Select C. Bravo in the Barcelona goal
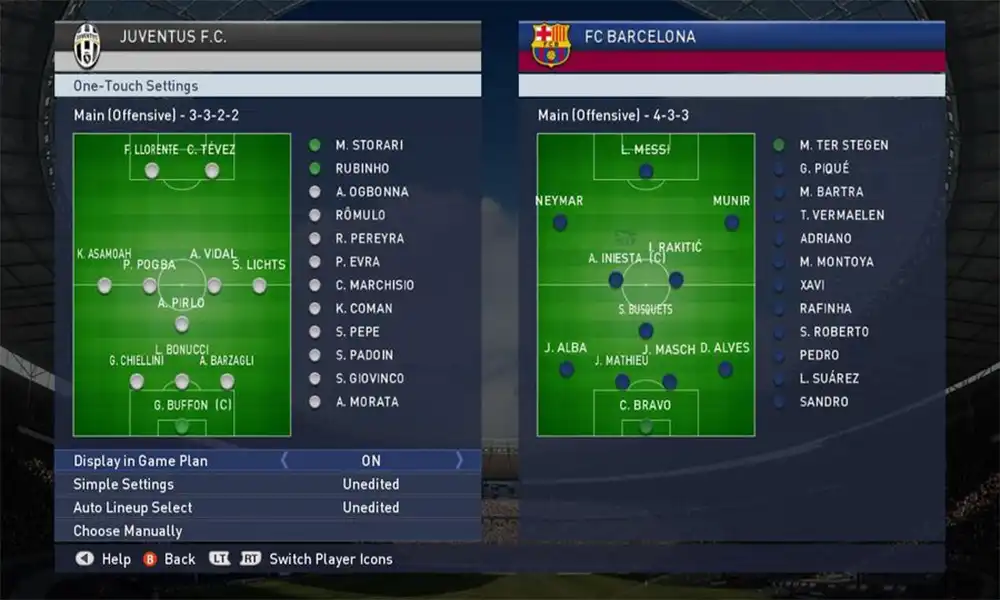 pyautogui.click(x=646, y=425)
